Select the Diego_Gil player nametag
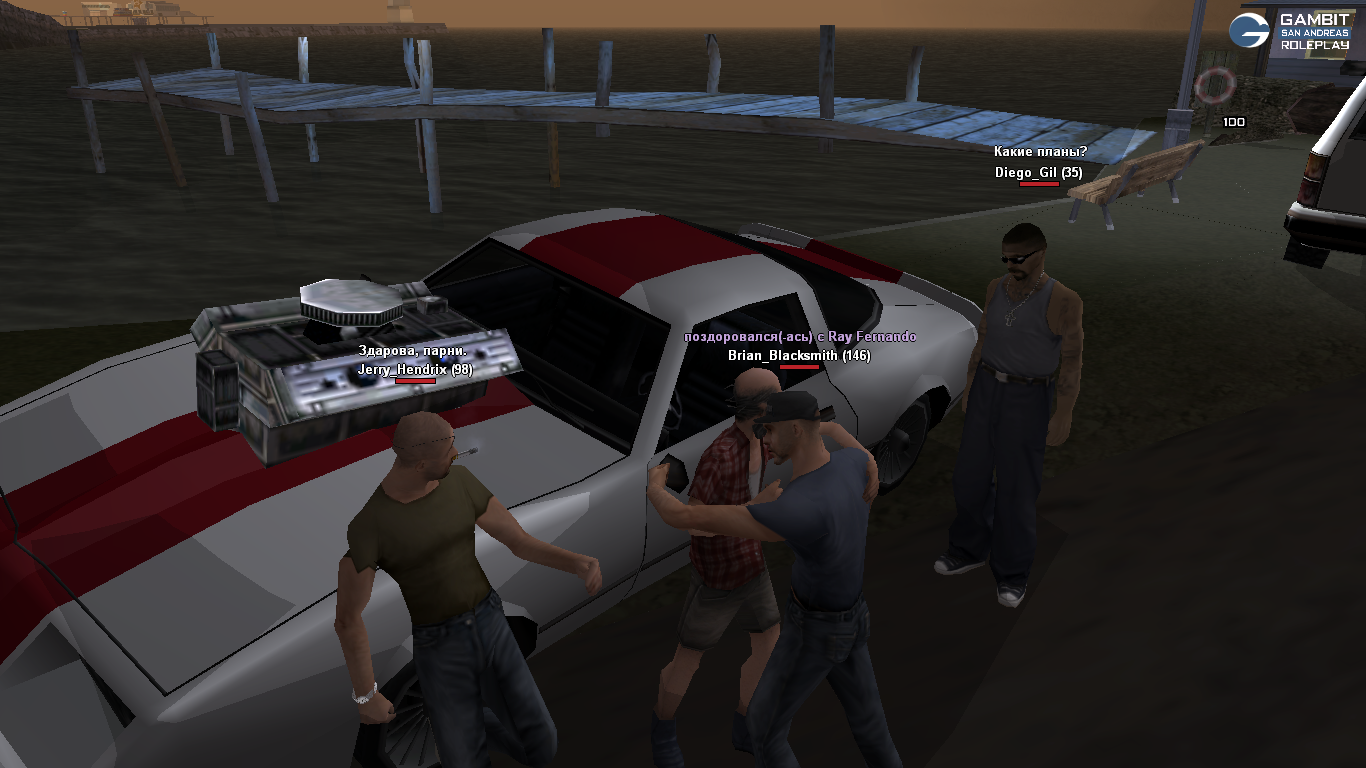The image size is (1366, 768). (1038, 173)
